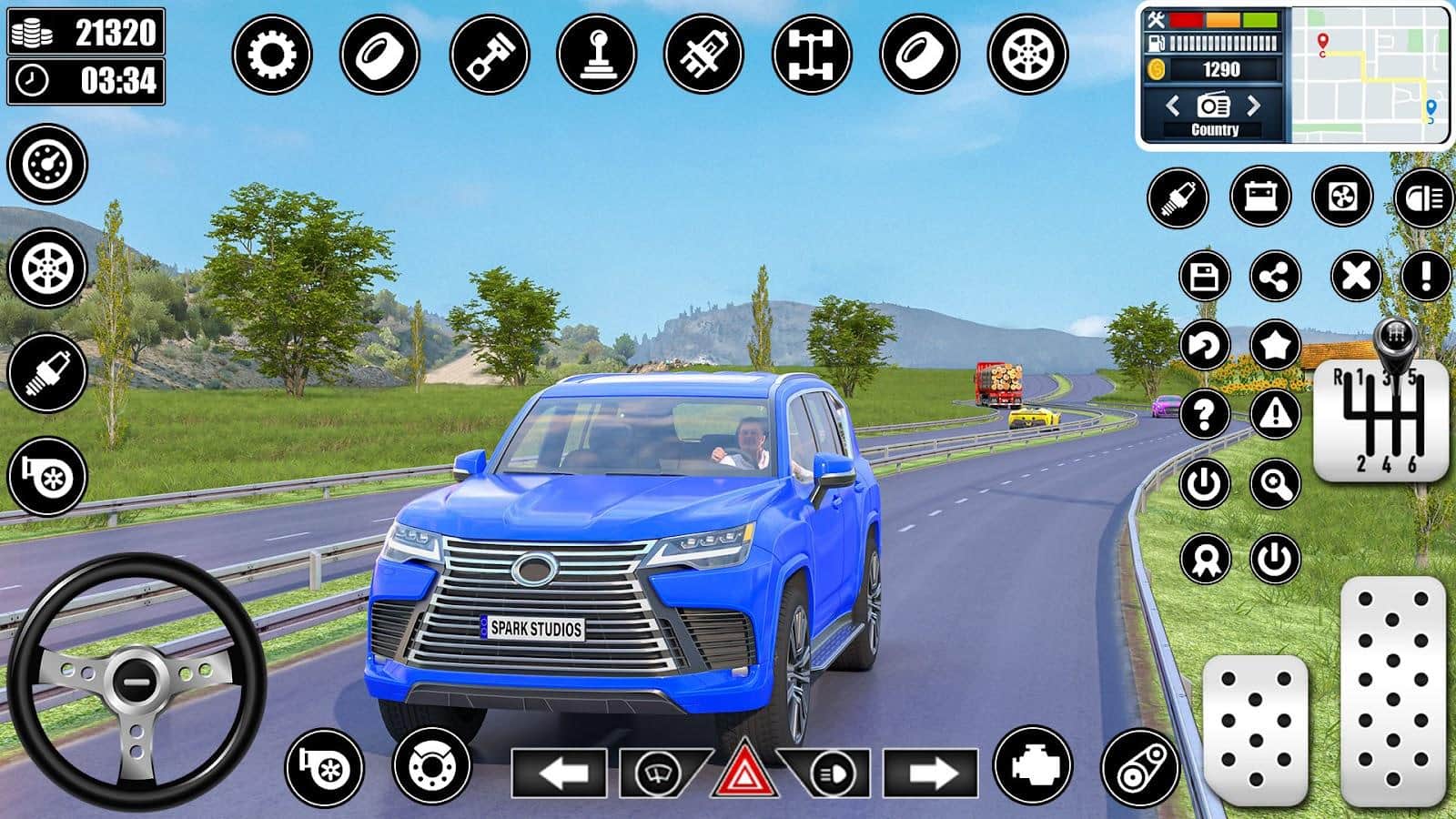
Task: Switch radio to next station arrow
Action: point(1255,106)
